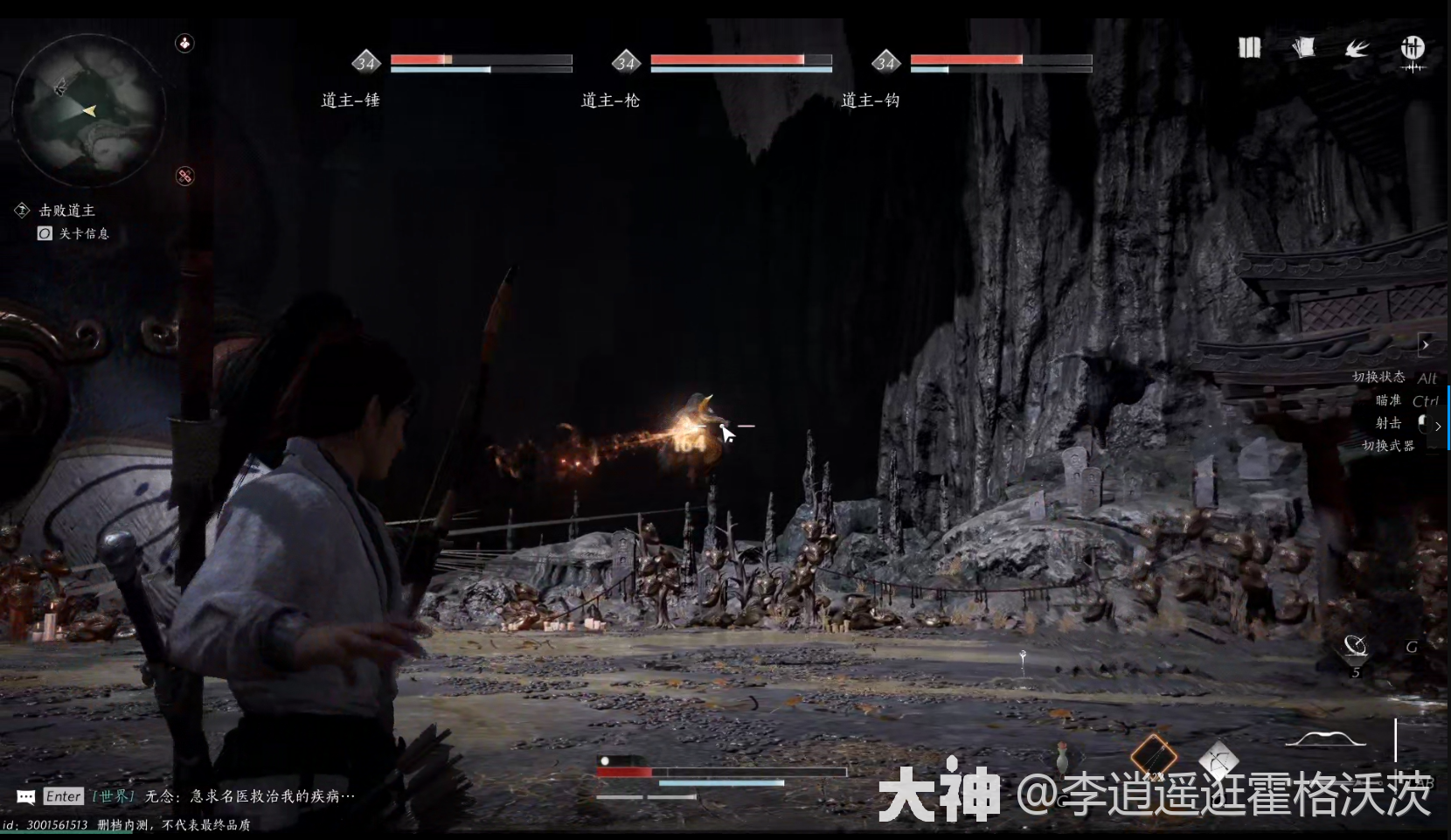Image resolution: width=1451 pixels, height=840 pixels.
Task: Toggle the 关卡信息 level info display
Action: (x=83, y=233)
